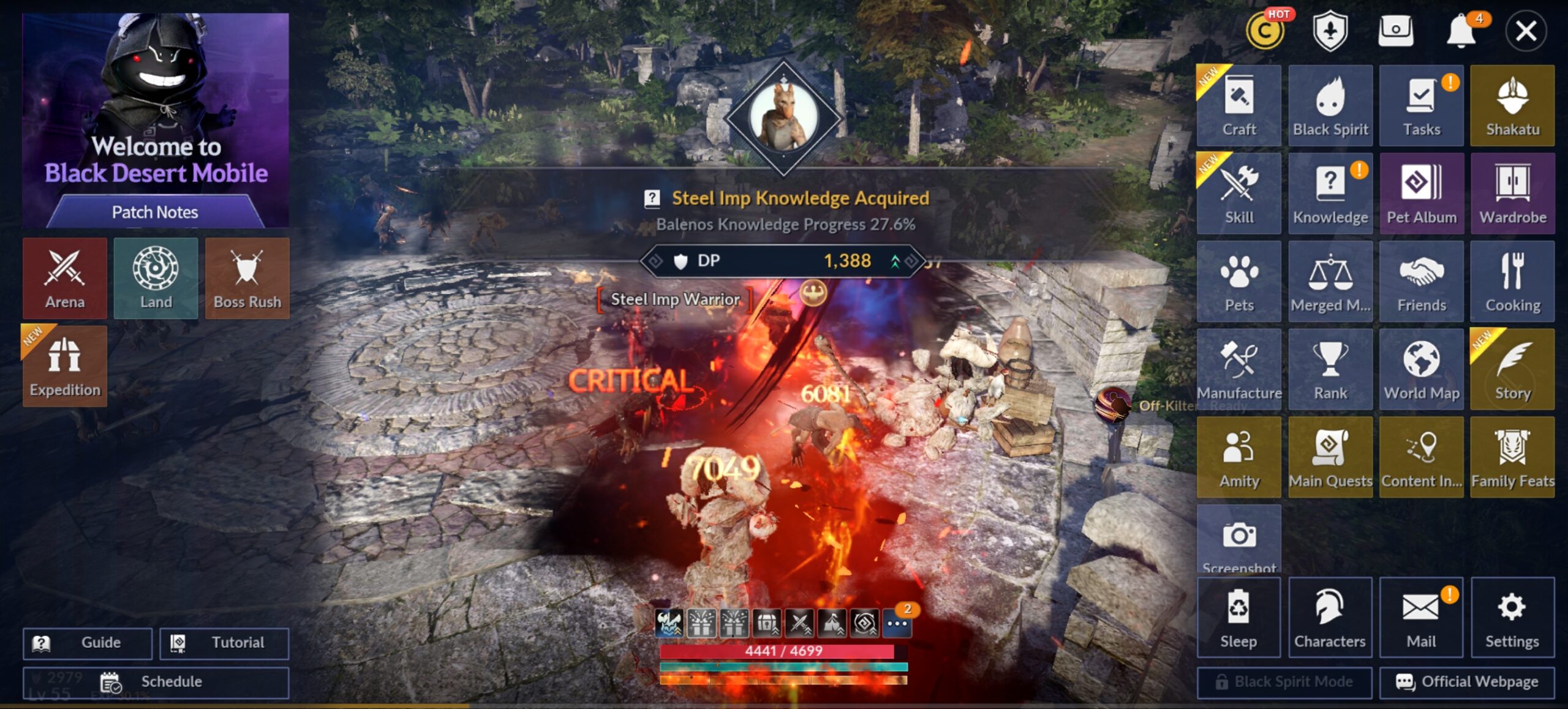Image resolution: width=1568 pixels, height=709 pixels.
Task: Visit the Official Webpage
Action: point(1467,682)
